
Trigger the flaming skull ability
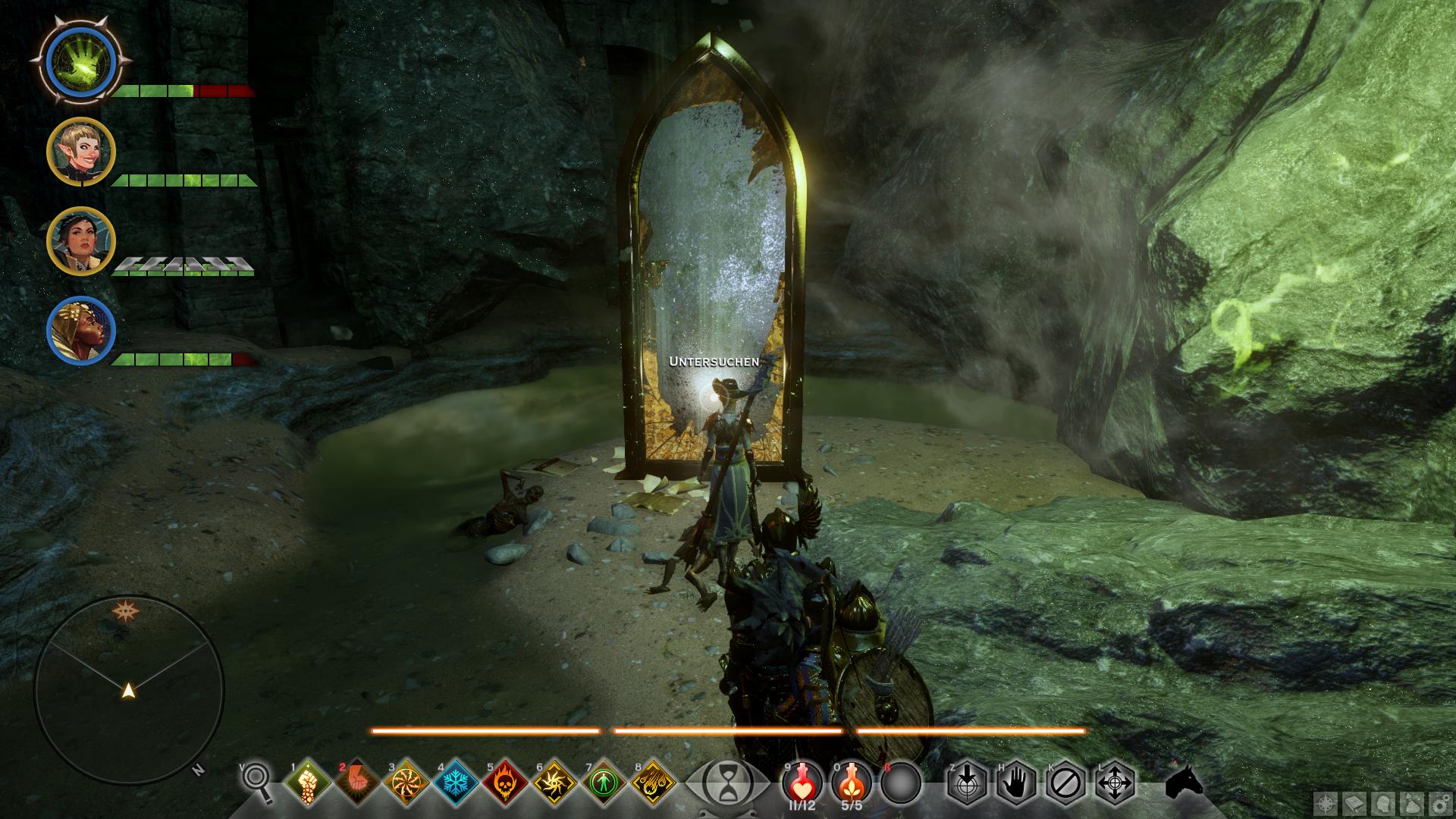[506, 783]
